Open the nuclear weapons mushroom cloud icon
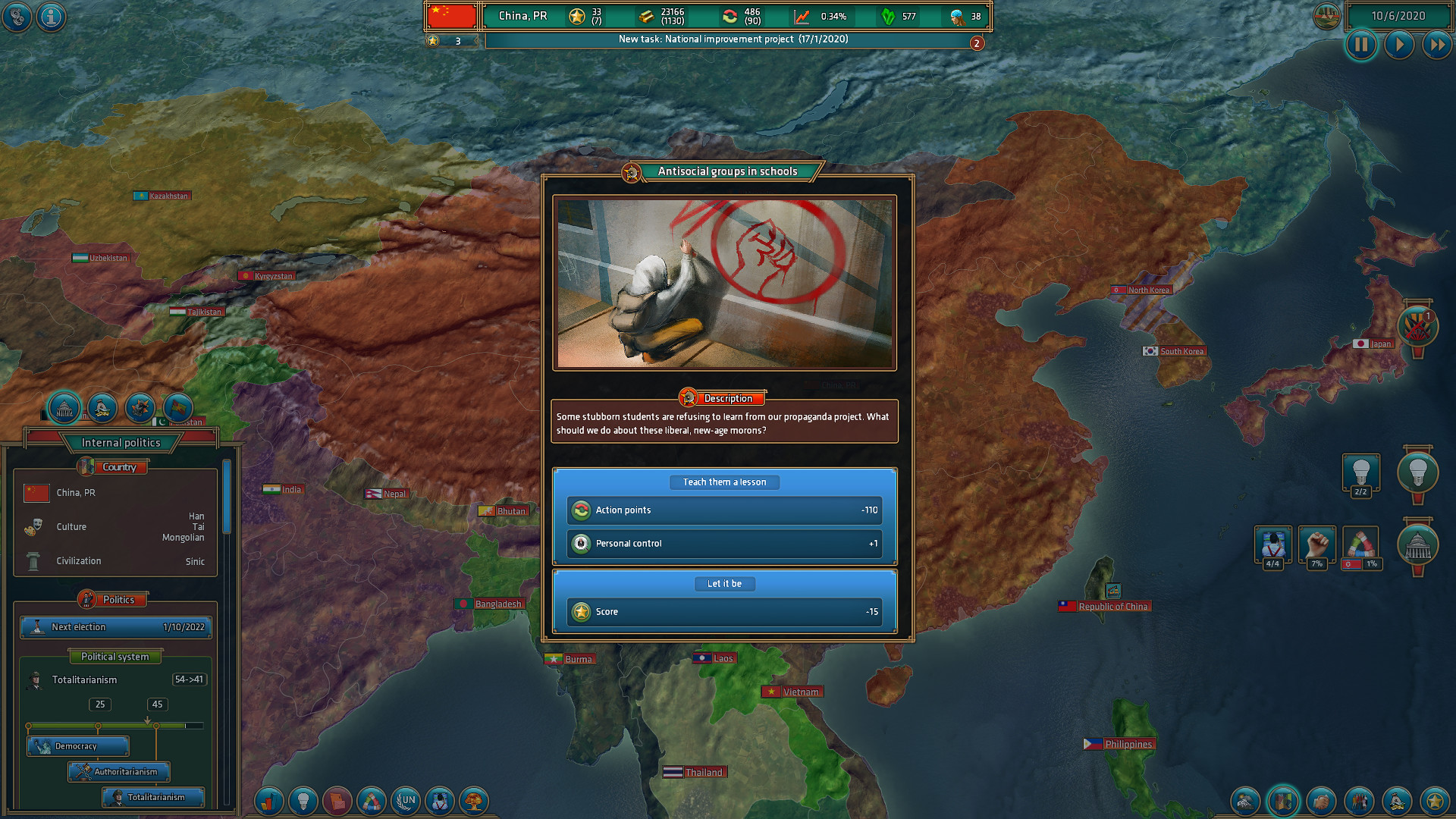Image resolution: width=1456 pixels, height=819 pixels. 473,801
